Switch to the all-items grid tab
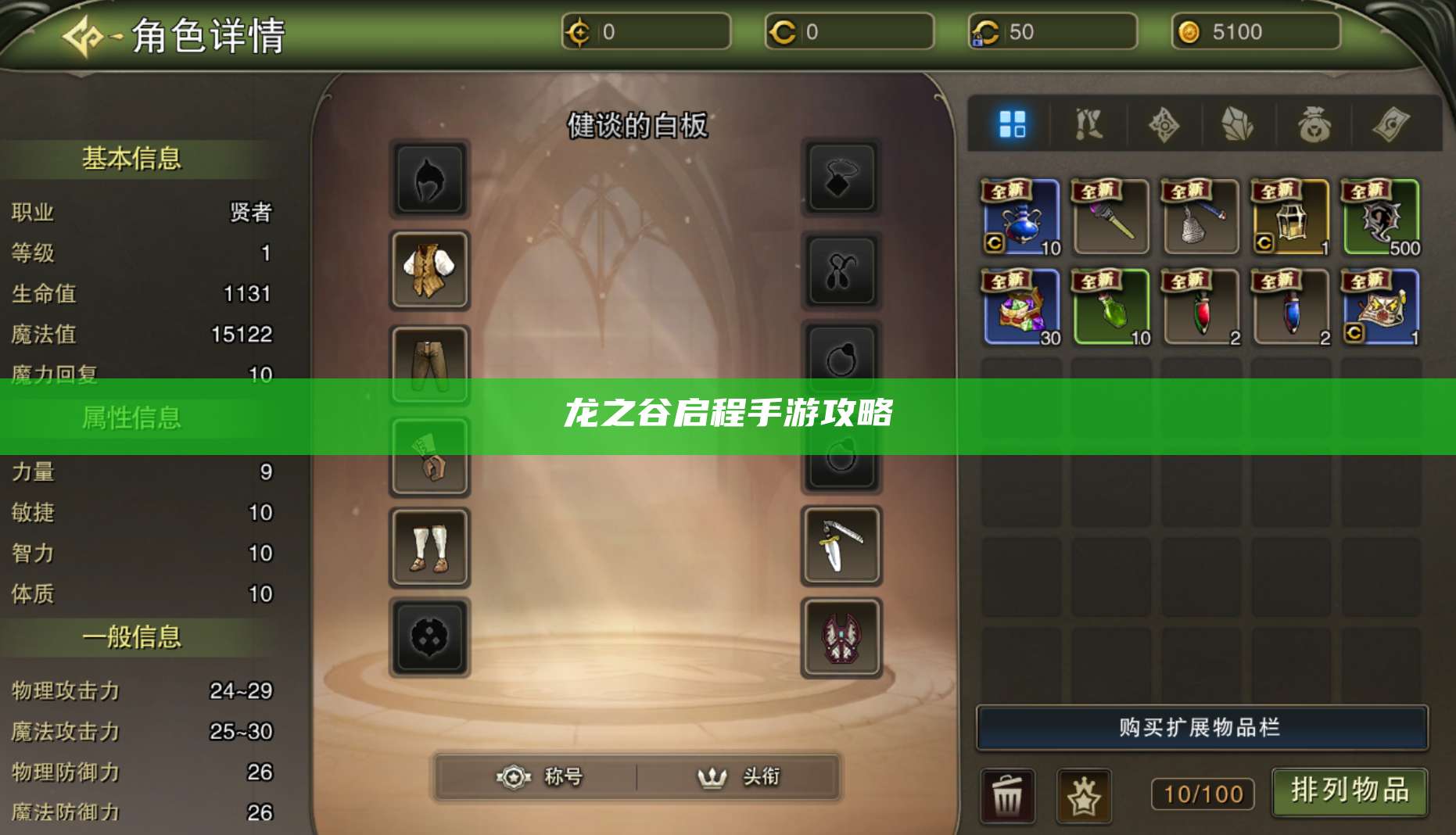Screen dimensions: 1456x835 (1014, 125)
